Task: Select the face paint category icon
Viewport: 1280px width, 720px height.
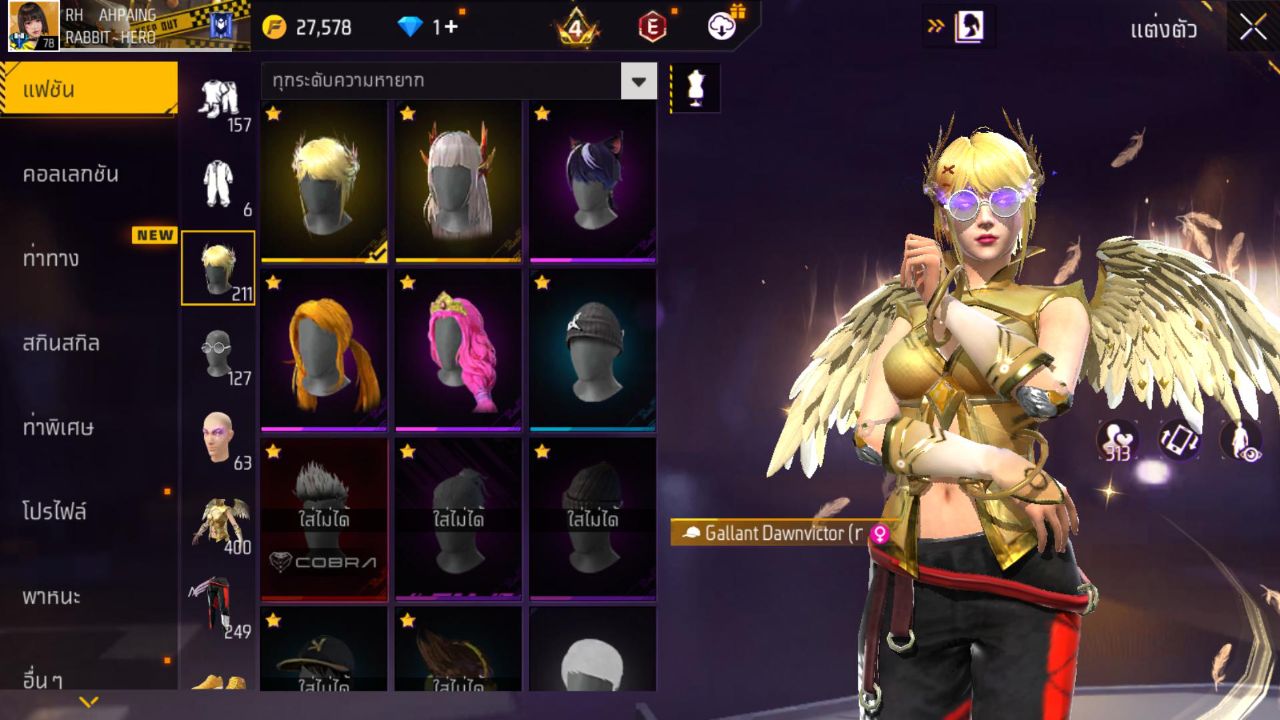Action: (x=217, y=437)
